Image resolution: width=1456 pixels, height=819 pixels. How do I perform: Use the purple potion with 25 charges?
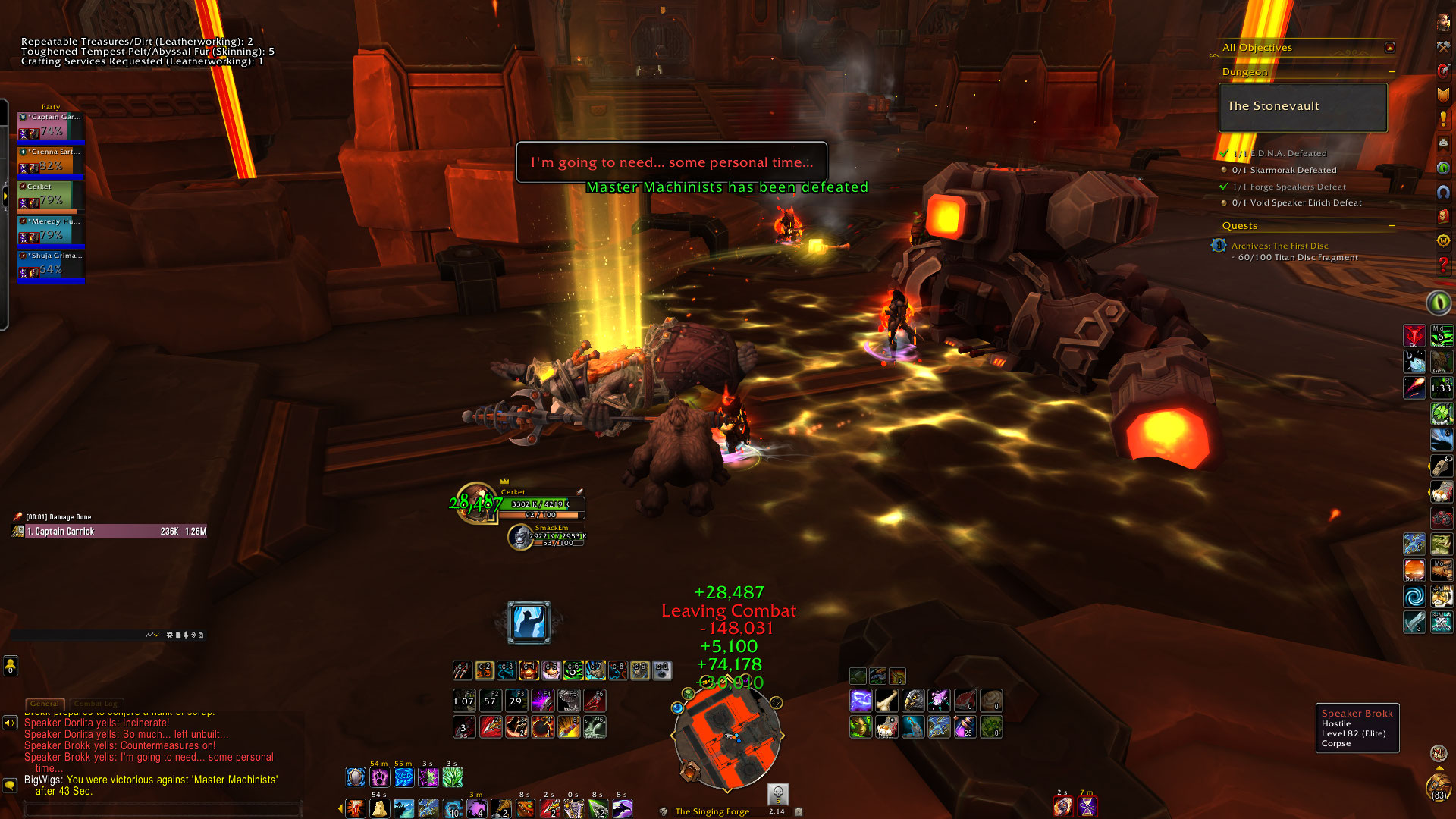coord(965,727)
